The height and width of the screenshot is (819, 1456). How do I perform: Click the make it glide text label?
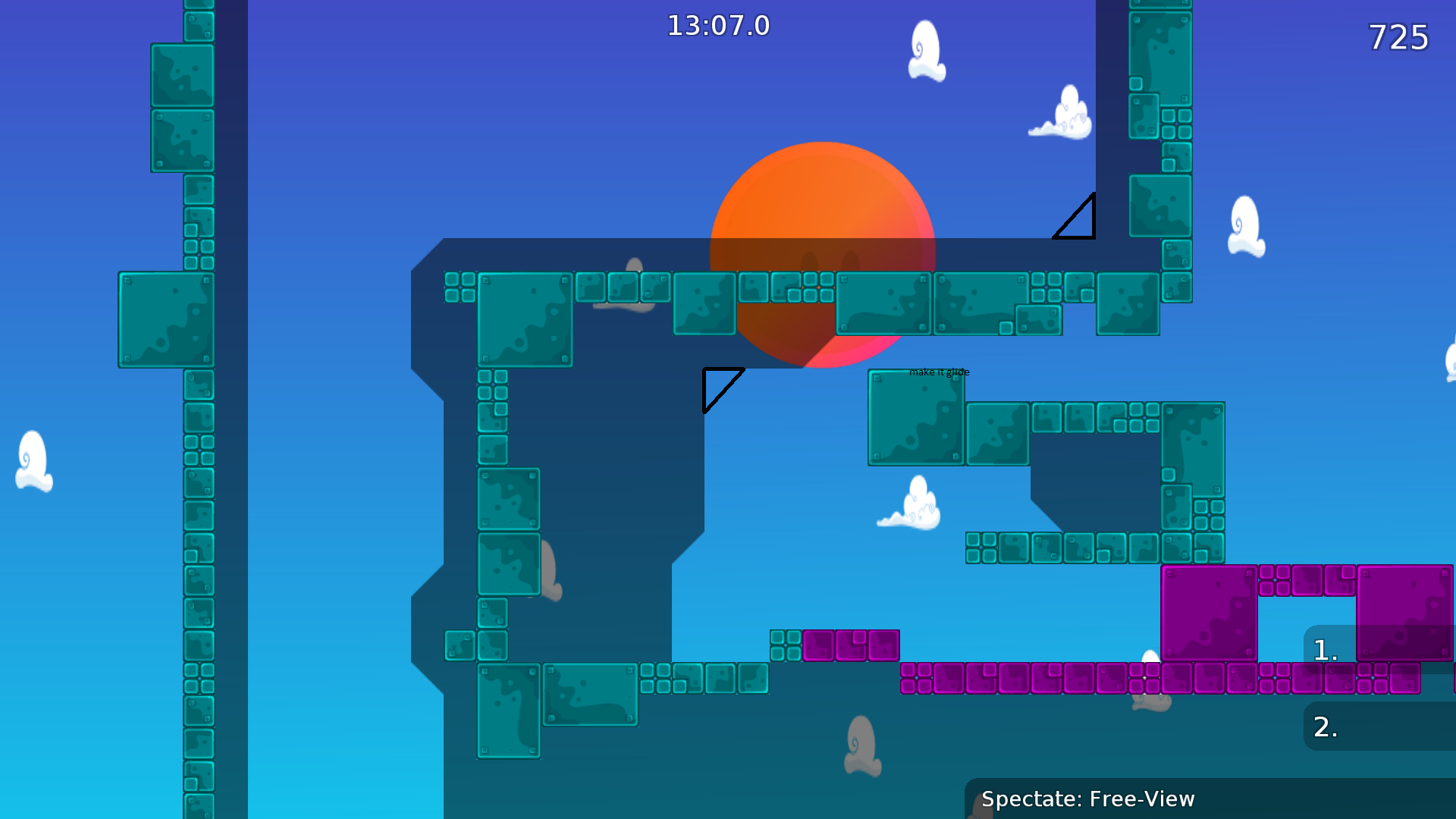tap(939, 372)
